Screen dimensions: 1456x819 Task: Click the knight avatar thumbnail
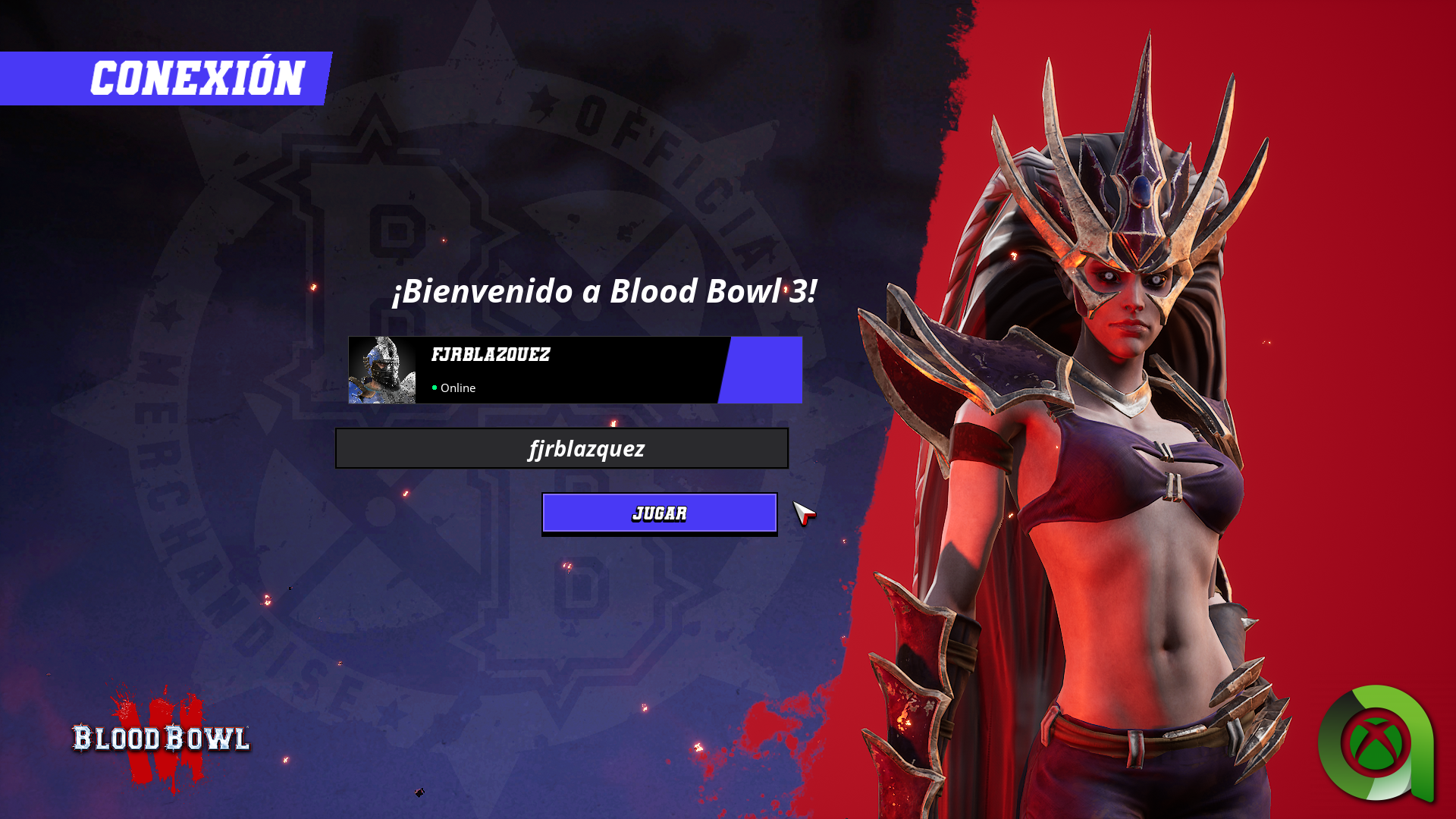[382, 370]
